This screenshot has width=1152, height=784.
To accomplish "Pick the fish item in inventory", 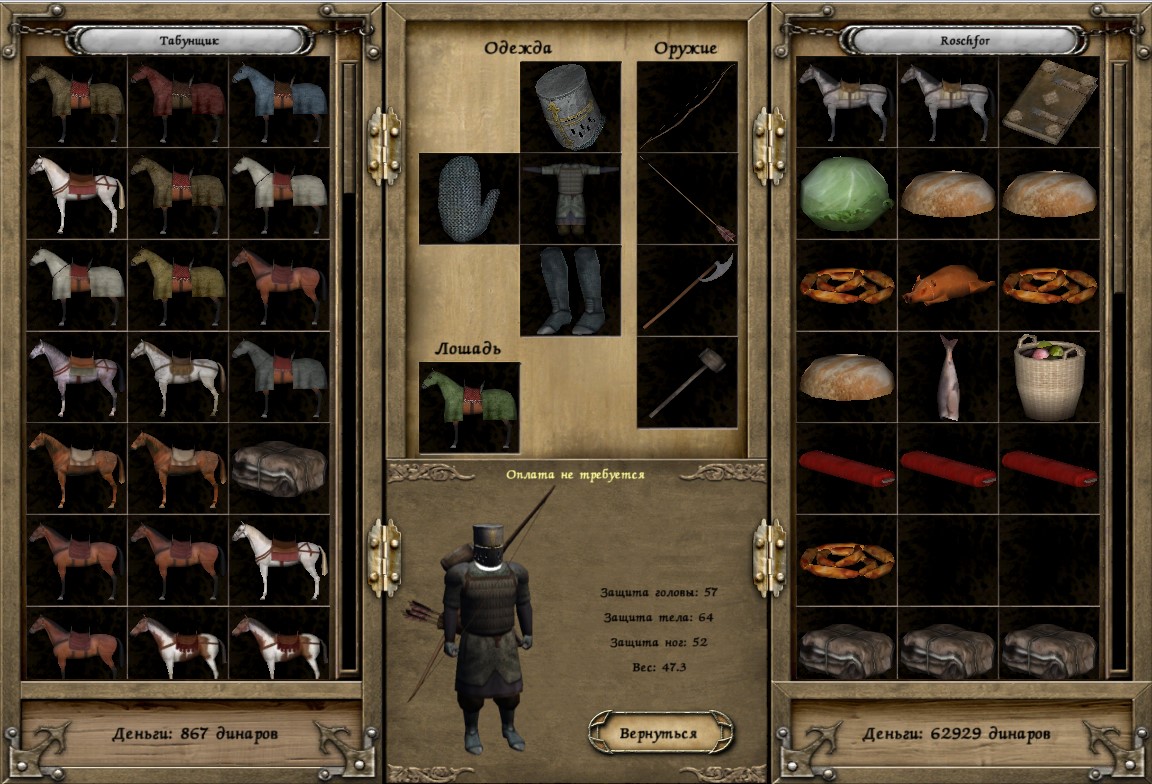I will [948, 377].
